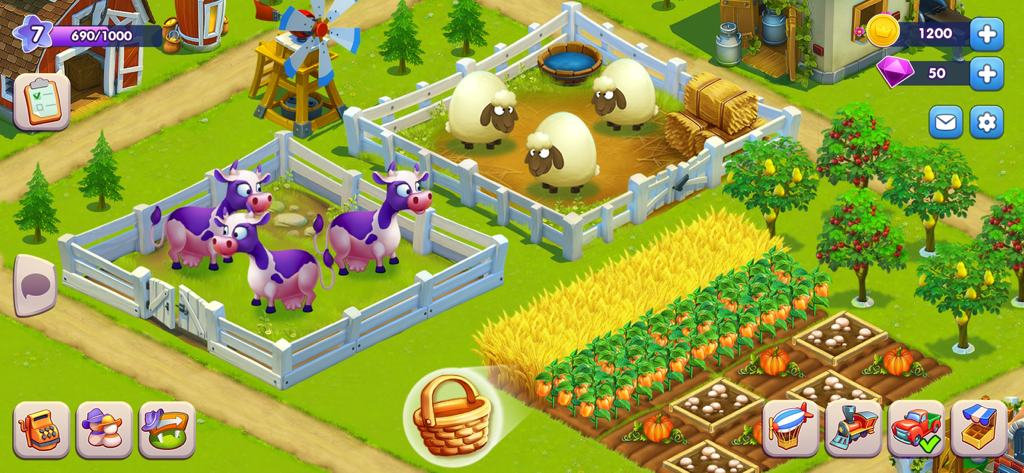Click the hat with arrow sign icon

167,430
